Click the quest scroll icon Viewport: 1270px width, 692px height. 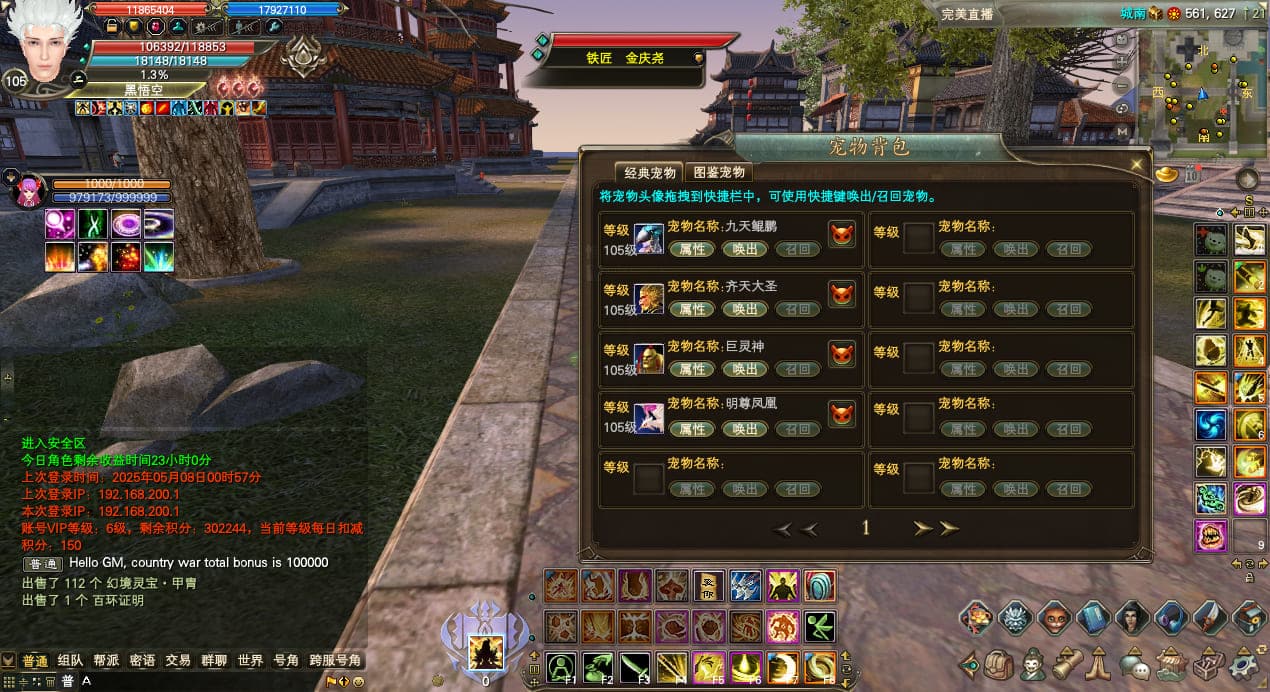1067,664
